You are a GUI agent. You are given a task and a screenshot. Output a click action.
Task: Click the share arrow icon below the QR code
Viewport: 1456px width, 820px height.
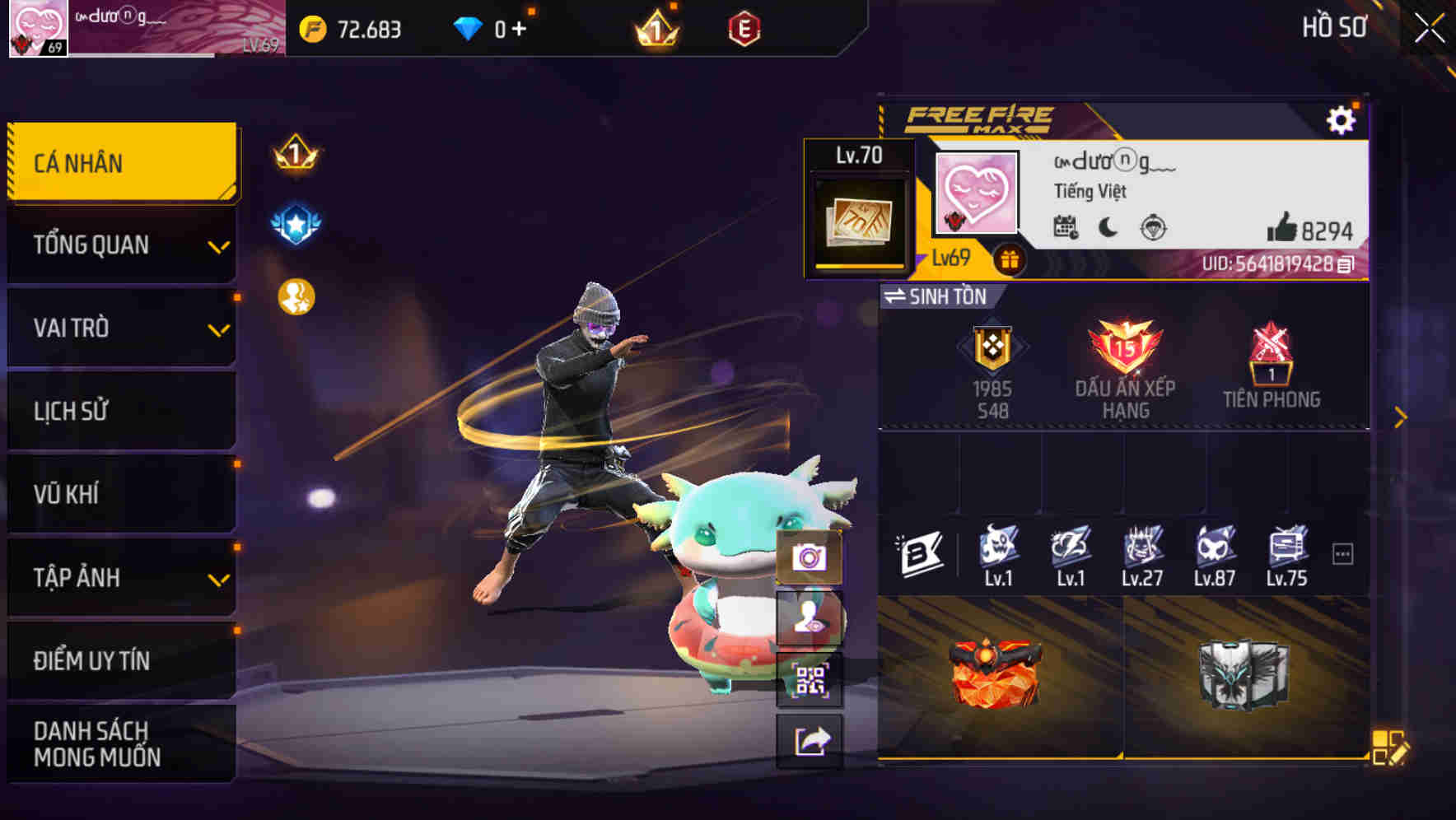(x=812, y=740)
